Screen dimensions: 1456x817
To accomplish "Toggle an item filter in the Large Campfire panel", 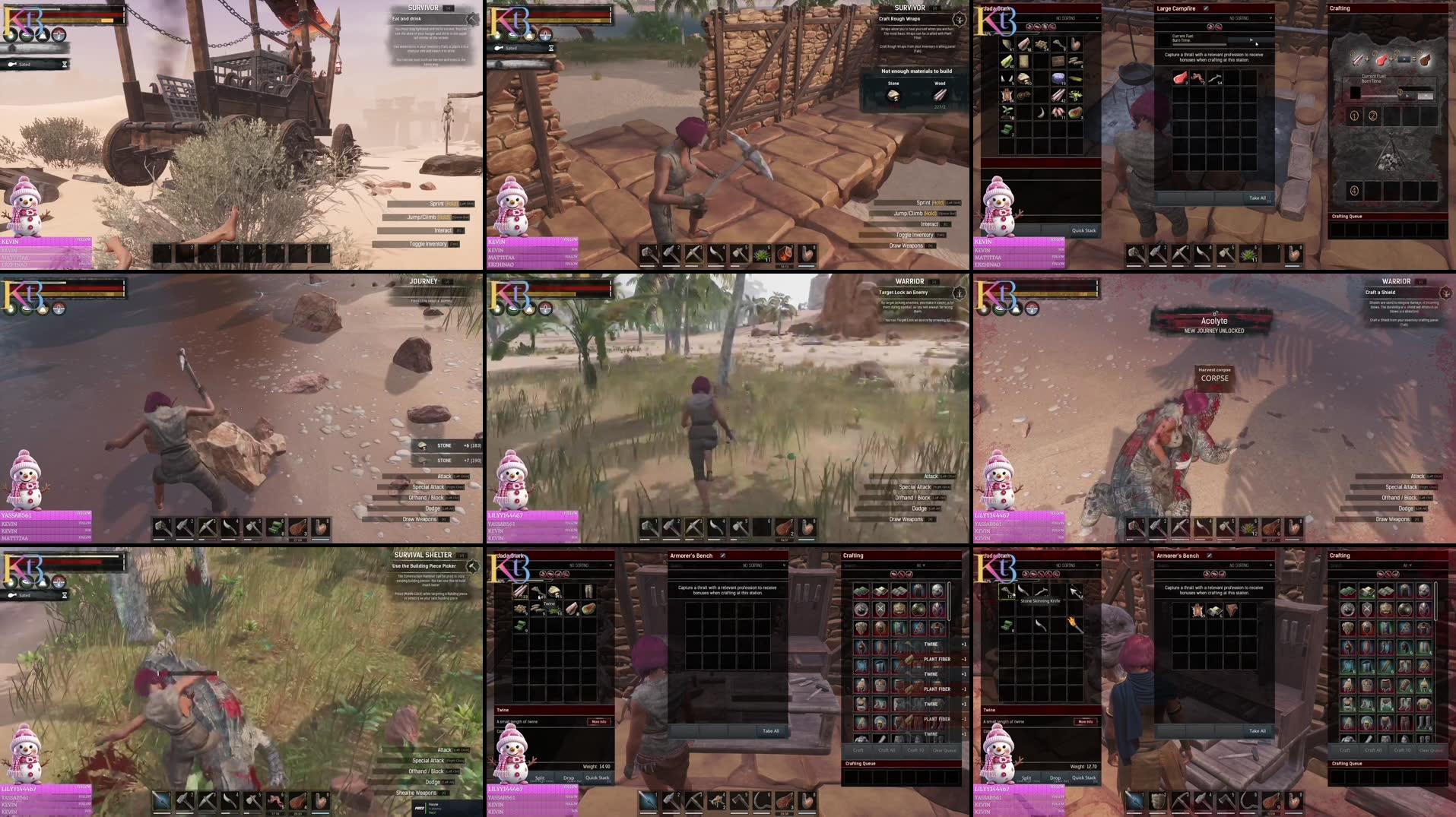I will pyautogui.click(x=1210, y=27).
